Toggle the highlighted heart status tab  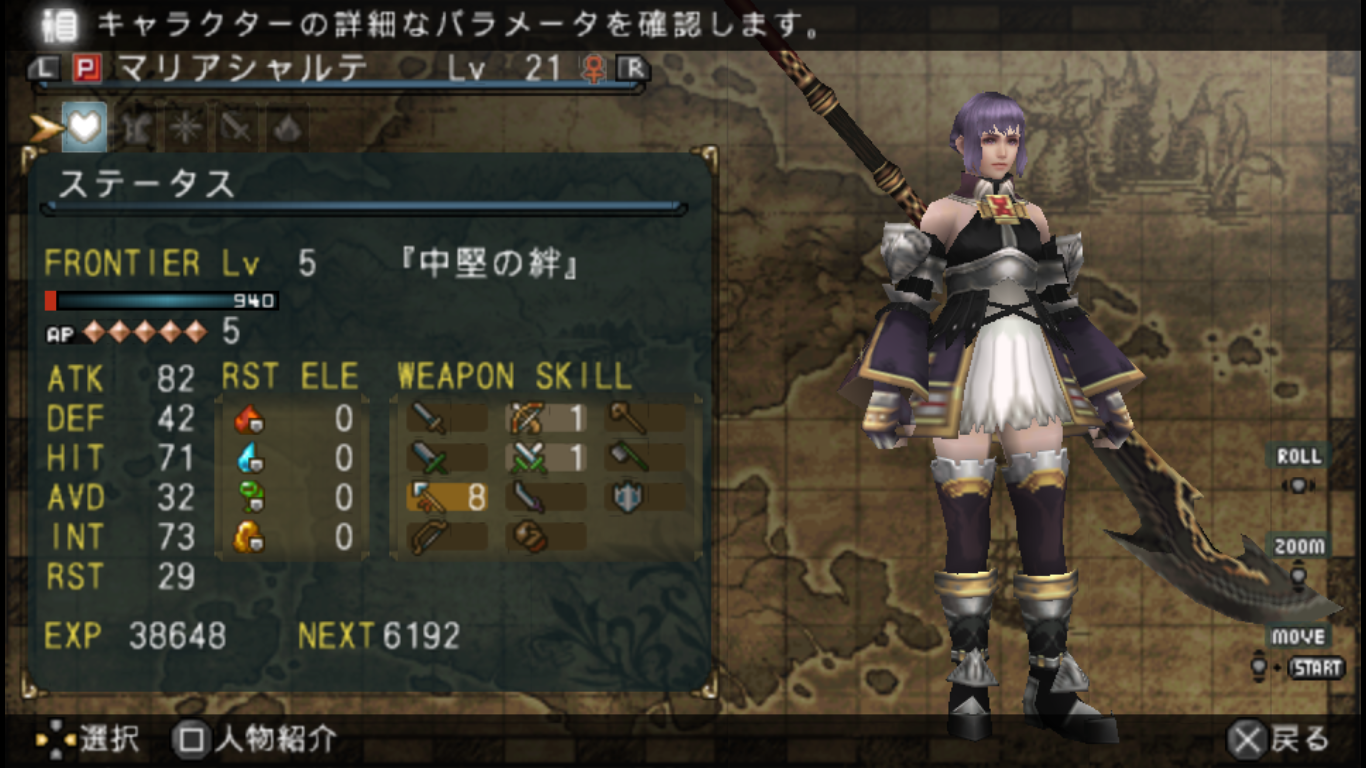[84, 128]
